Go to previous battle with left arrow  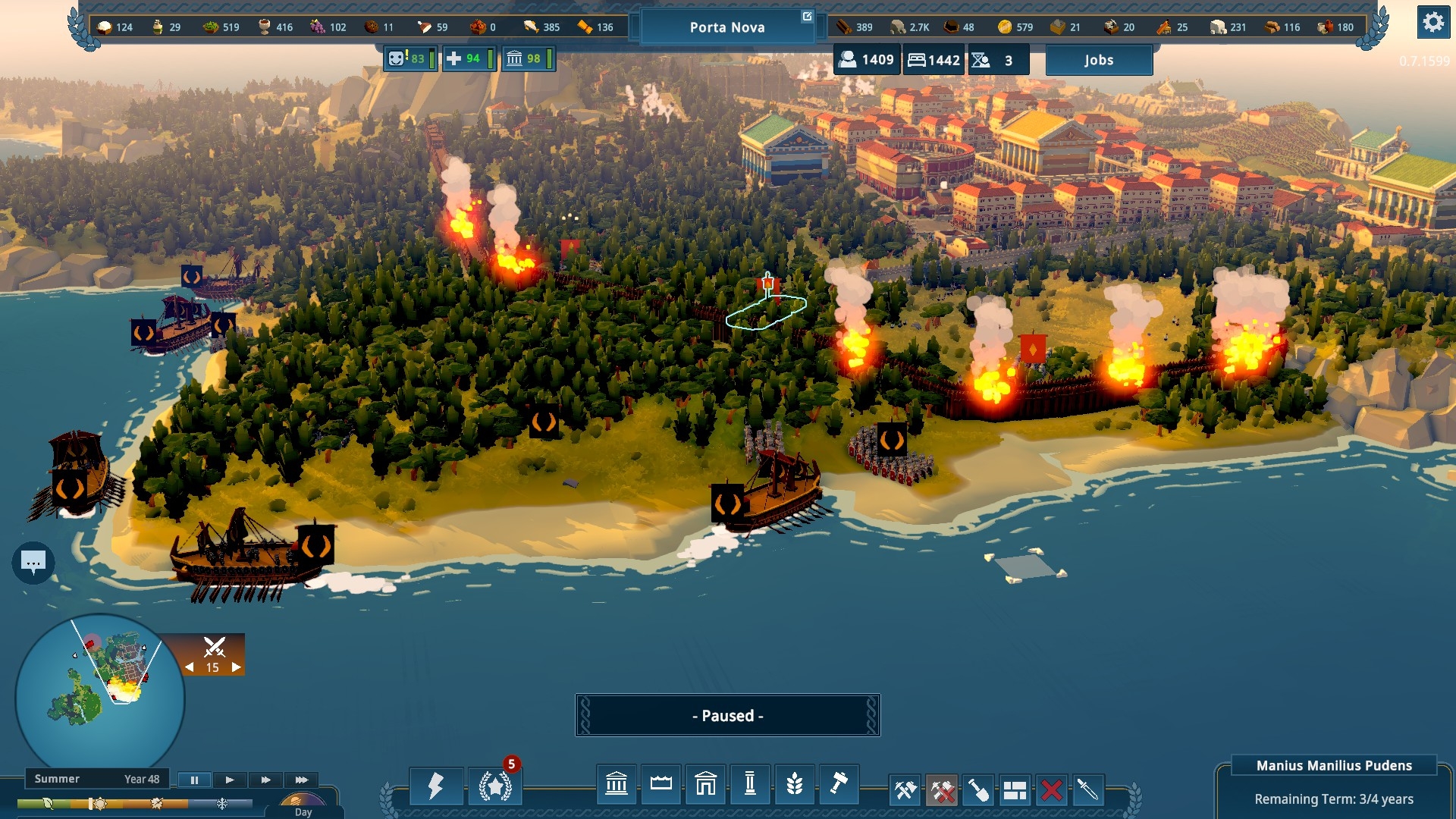pyautogui.click(x=190, y=667)
